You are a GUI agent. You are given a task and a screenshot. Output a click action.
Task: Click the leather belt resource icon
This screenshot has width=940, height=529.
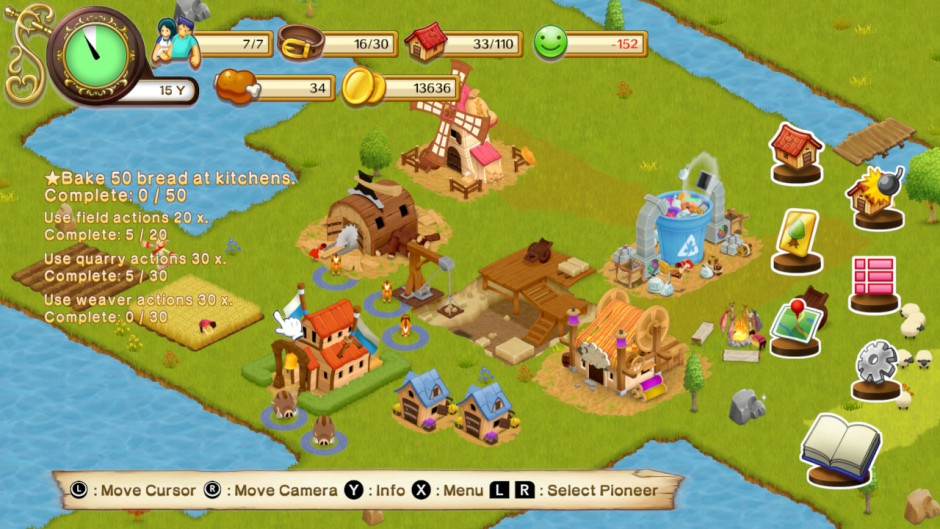point(298,43)
